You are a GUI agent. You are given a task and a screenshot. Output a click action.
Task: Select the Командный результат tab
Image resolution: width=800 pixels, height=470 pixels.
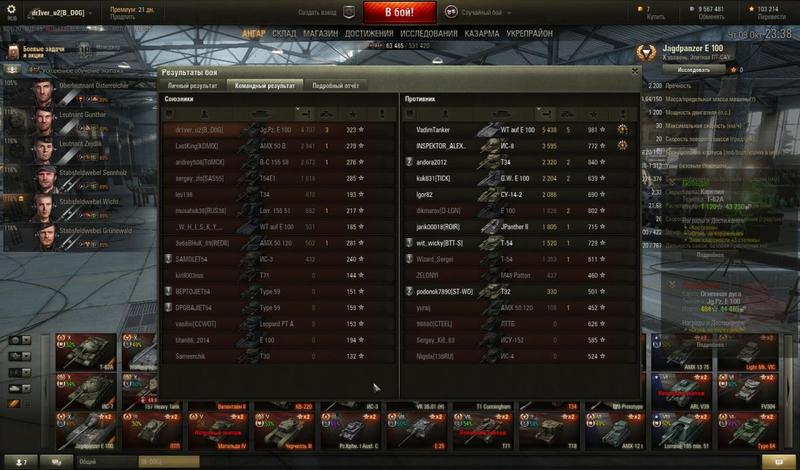(x=265, y=86)
